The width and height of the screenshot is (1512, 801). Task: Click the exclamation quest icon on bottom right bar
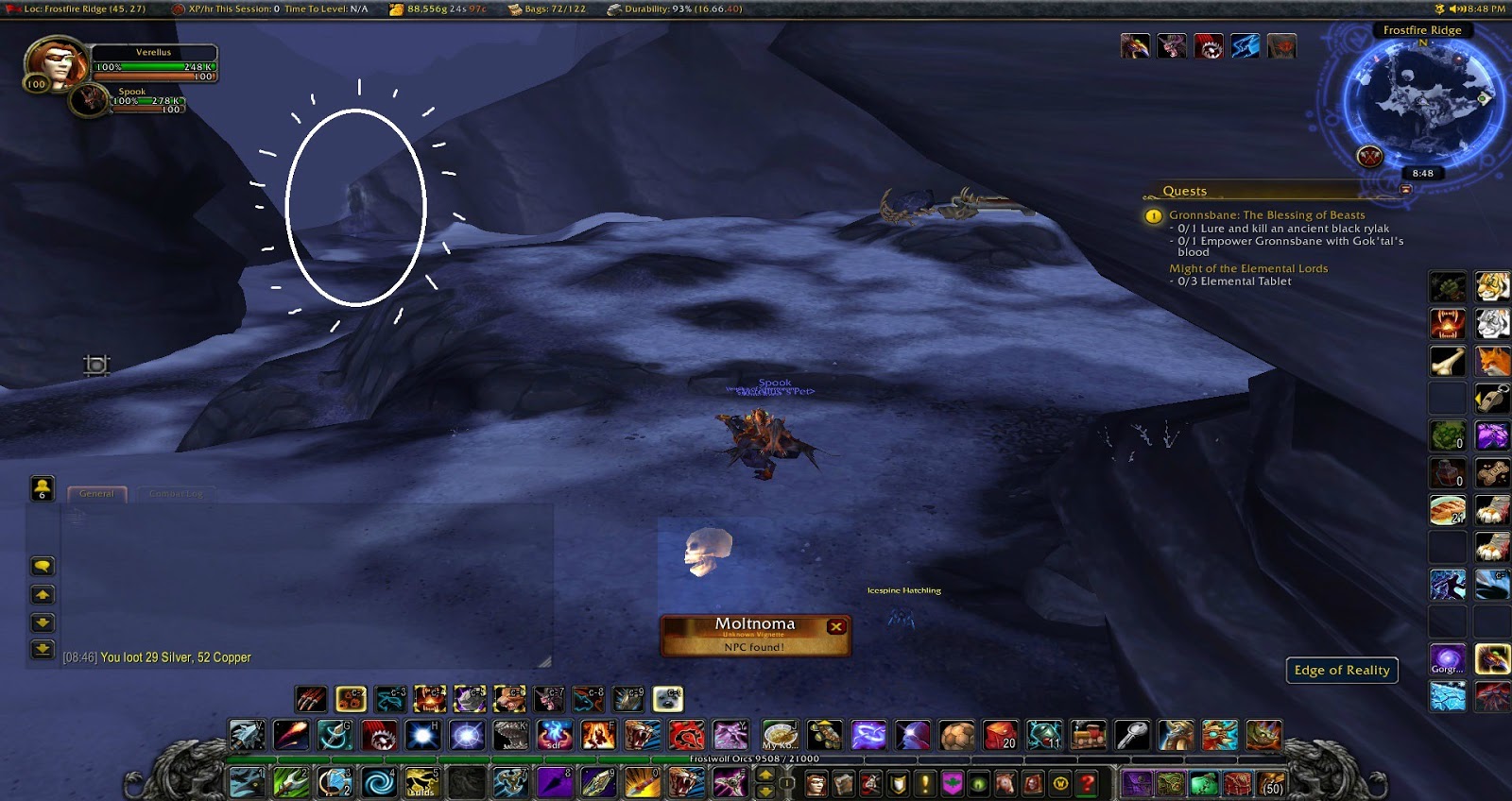pos(924,786)
